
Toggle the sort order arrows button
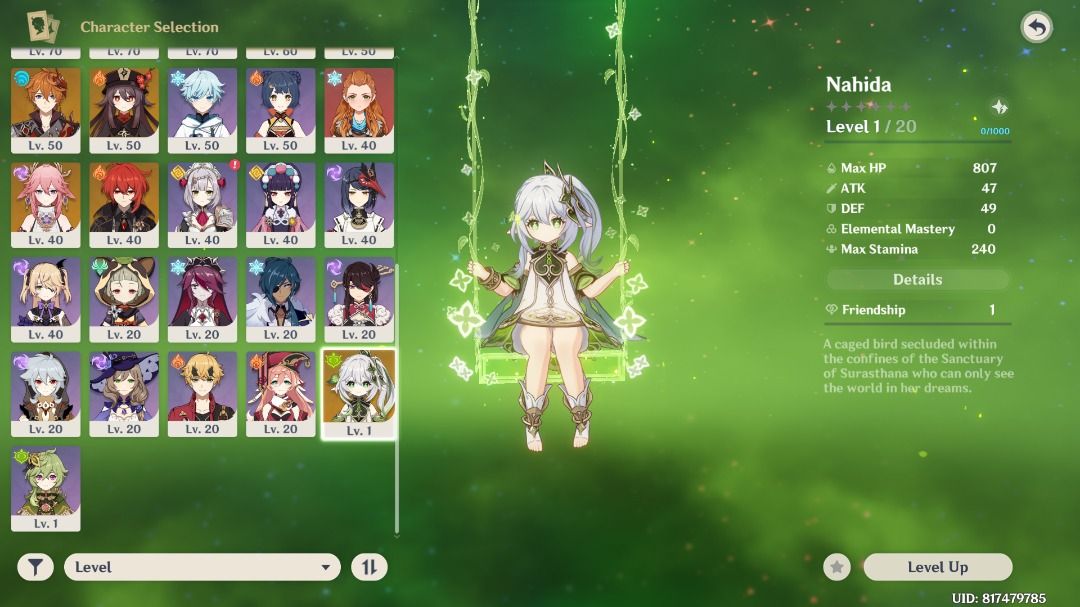369,567
